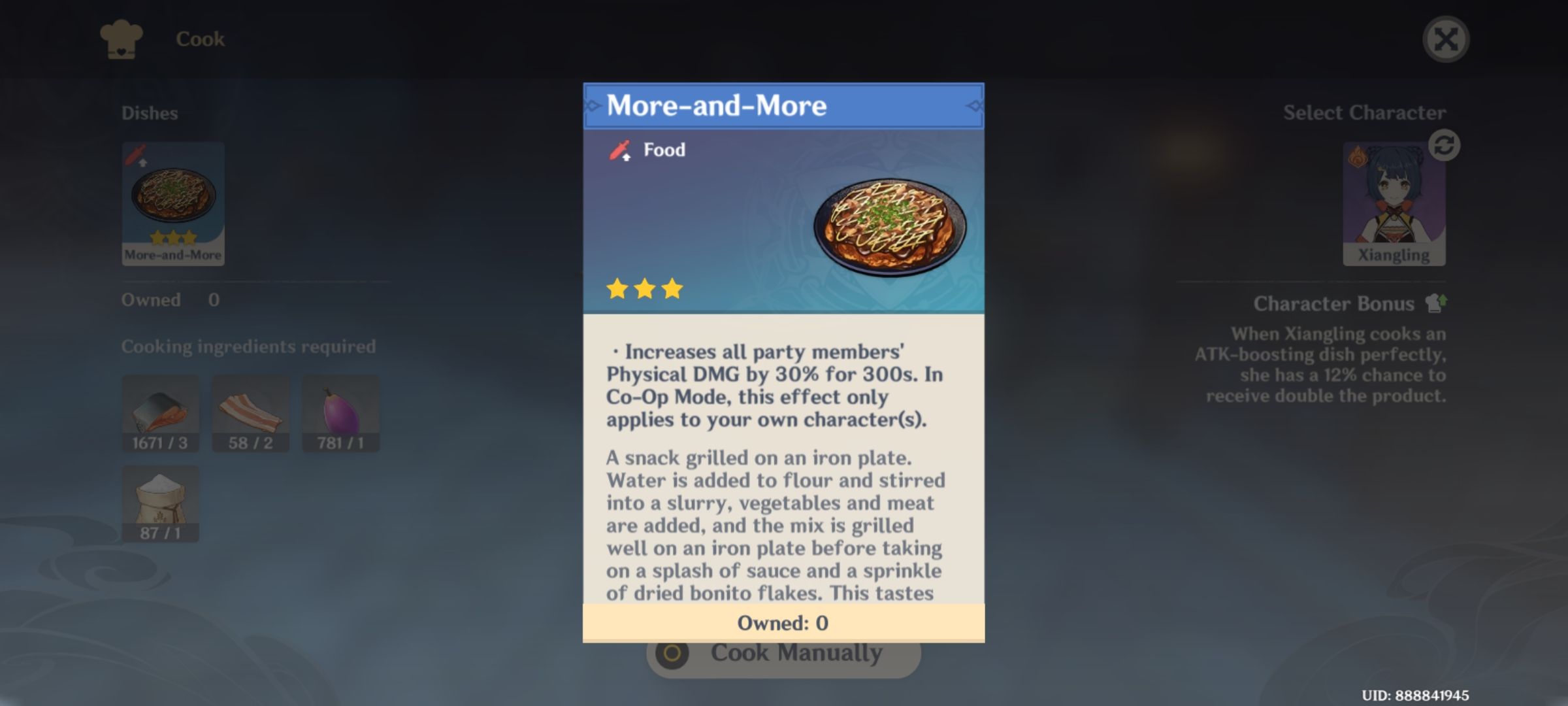The height and width of the screenshot is (706, 1568).
Task: Click the crossed-swords Food type icon
Action: point(619,149)
